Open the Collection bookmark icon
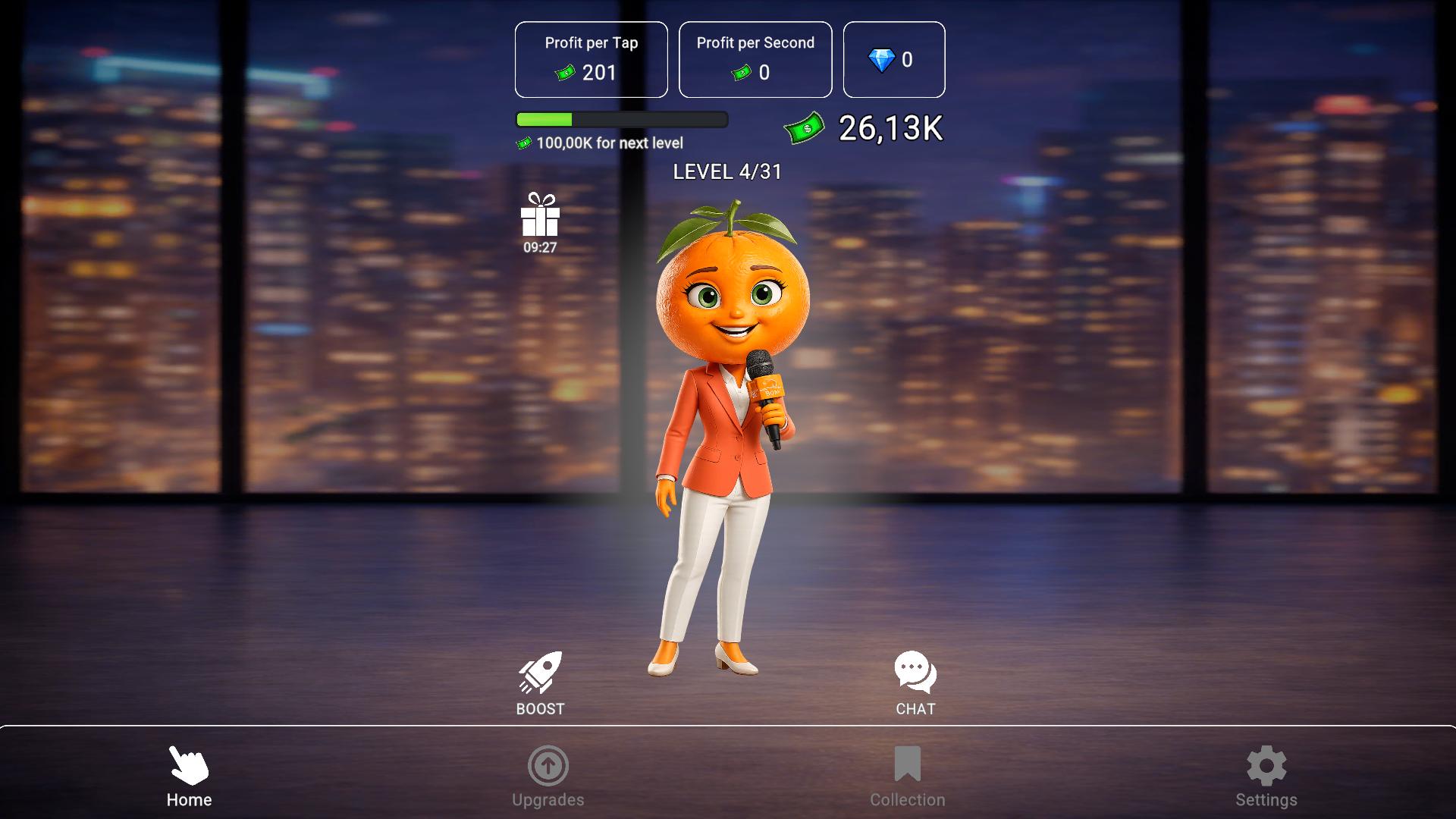The width and height of the screenshot is (1456, 819). pos(907,768)
